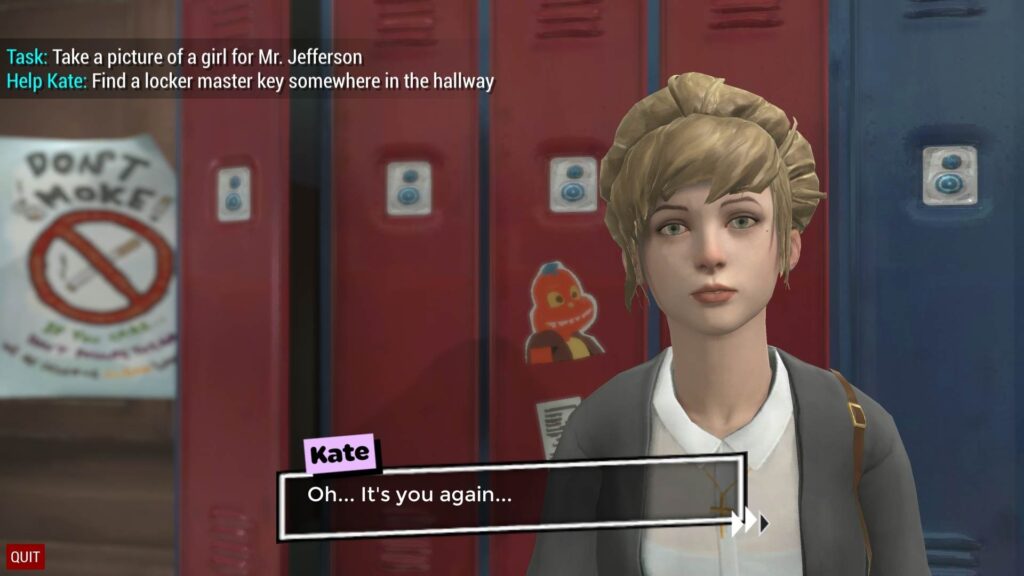Click Kate's dialogue box text
The image size is (1024, 576).
tap(409, 494)
